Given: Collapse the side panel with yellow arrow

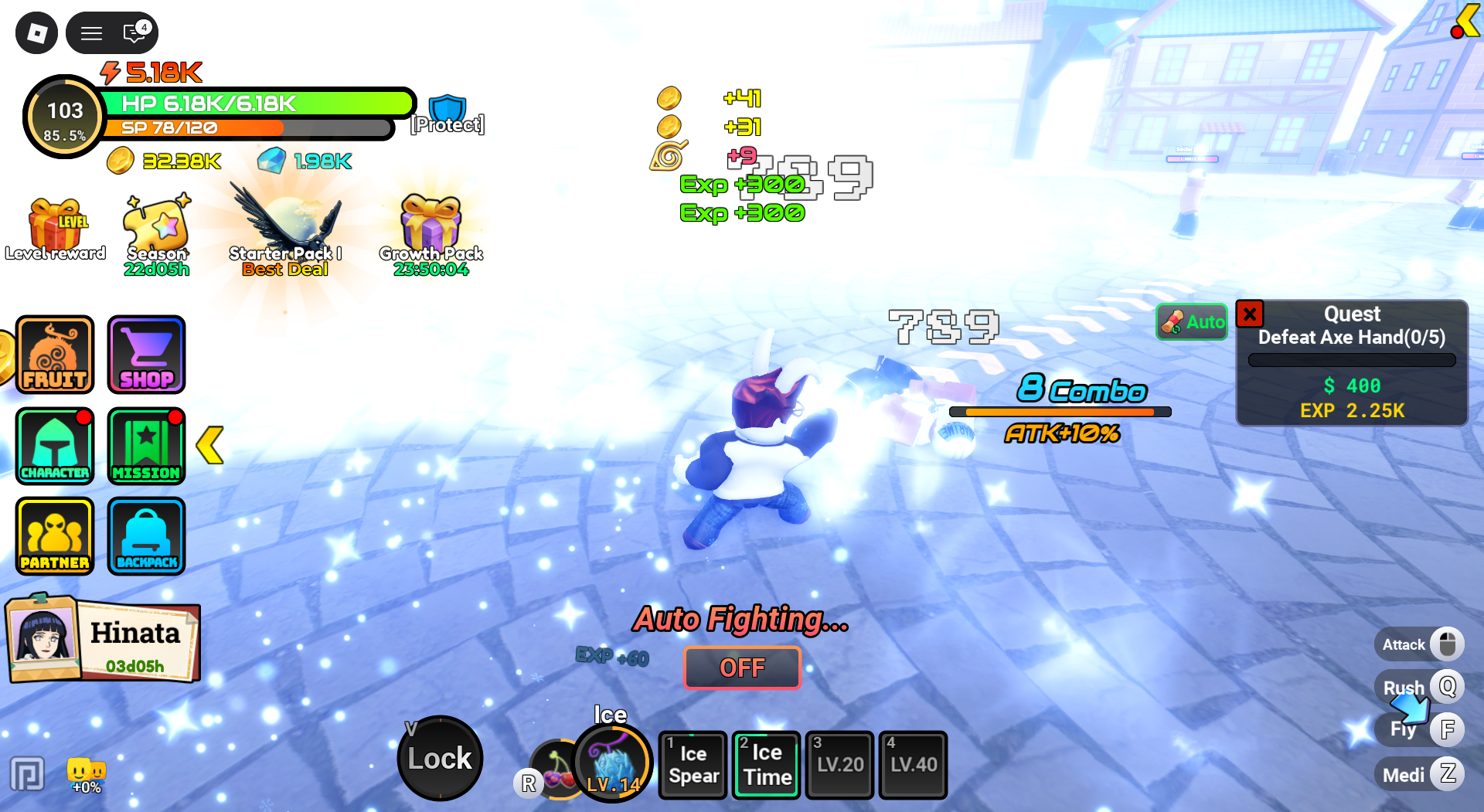Looking at the screenshot, I should (211, 444).
